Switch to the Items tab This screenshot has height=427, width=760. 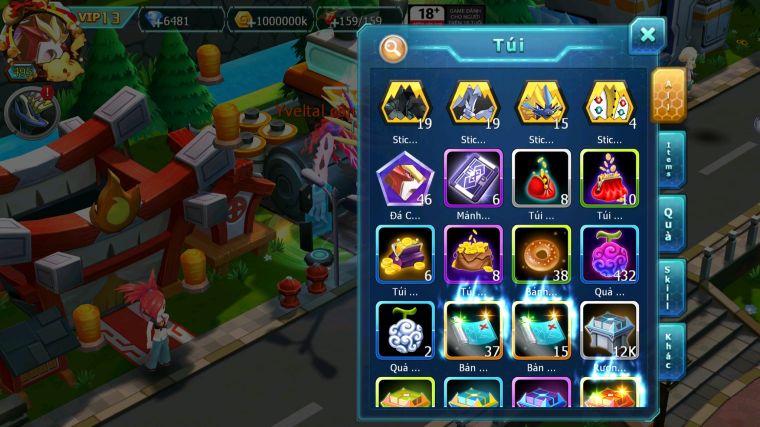coord(669,159)
